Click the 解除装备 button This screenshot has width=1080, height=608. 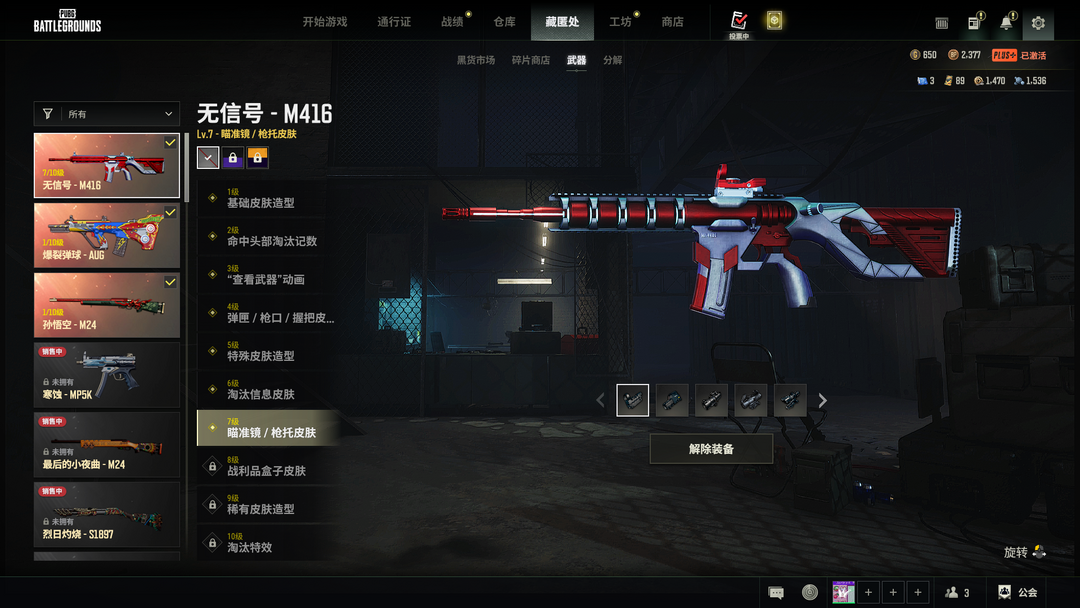pos(711,449)
